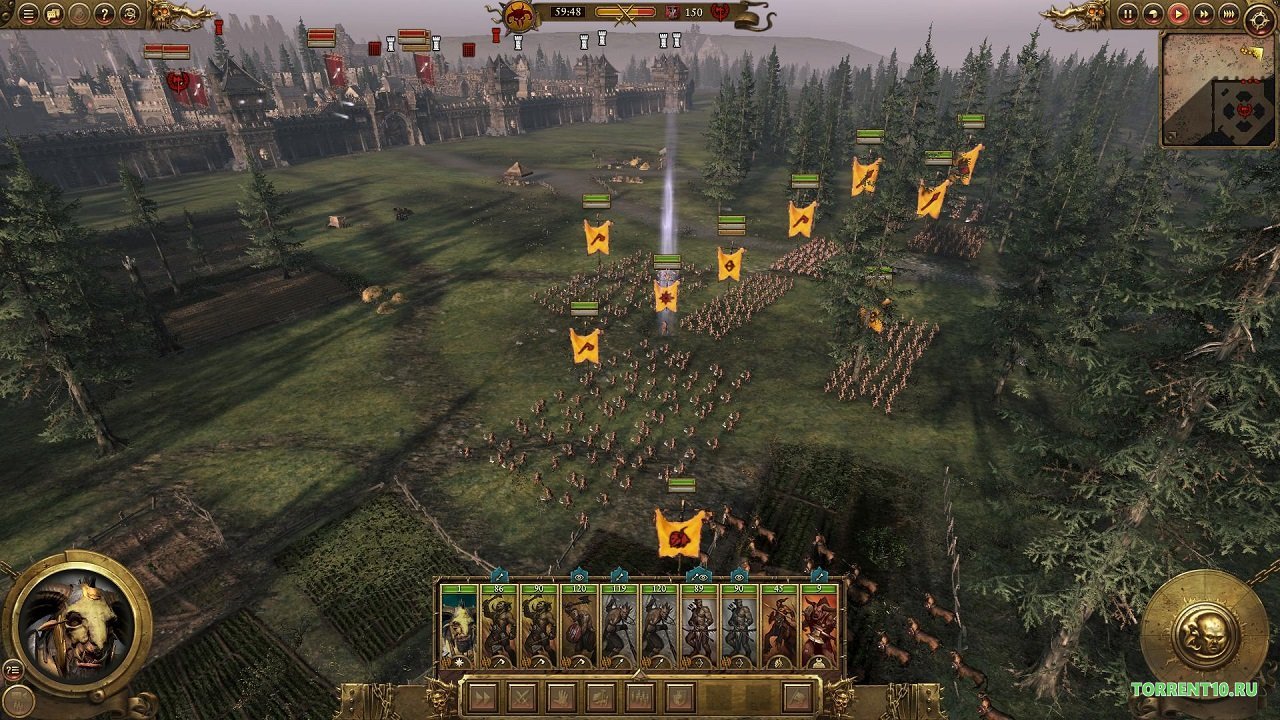Toggle the melee banner above the 86-strength unit

[x=499, y=577]
